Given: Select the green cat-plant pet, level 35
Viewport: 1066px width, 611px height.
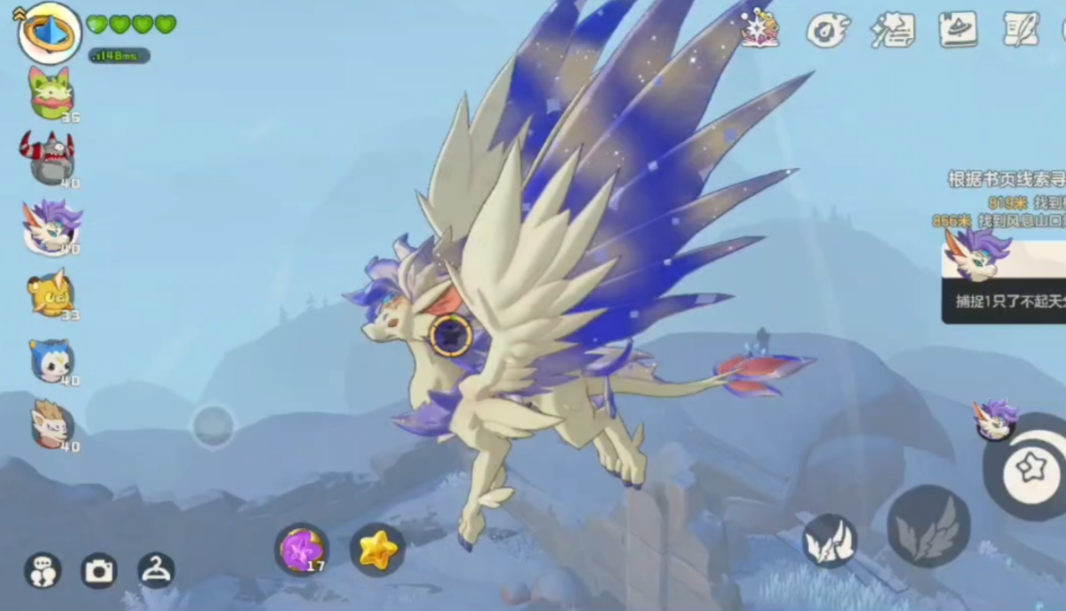Looking at the screenshot, I should click(x=51, y=93).
